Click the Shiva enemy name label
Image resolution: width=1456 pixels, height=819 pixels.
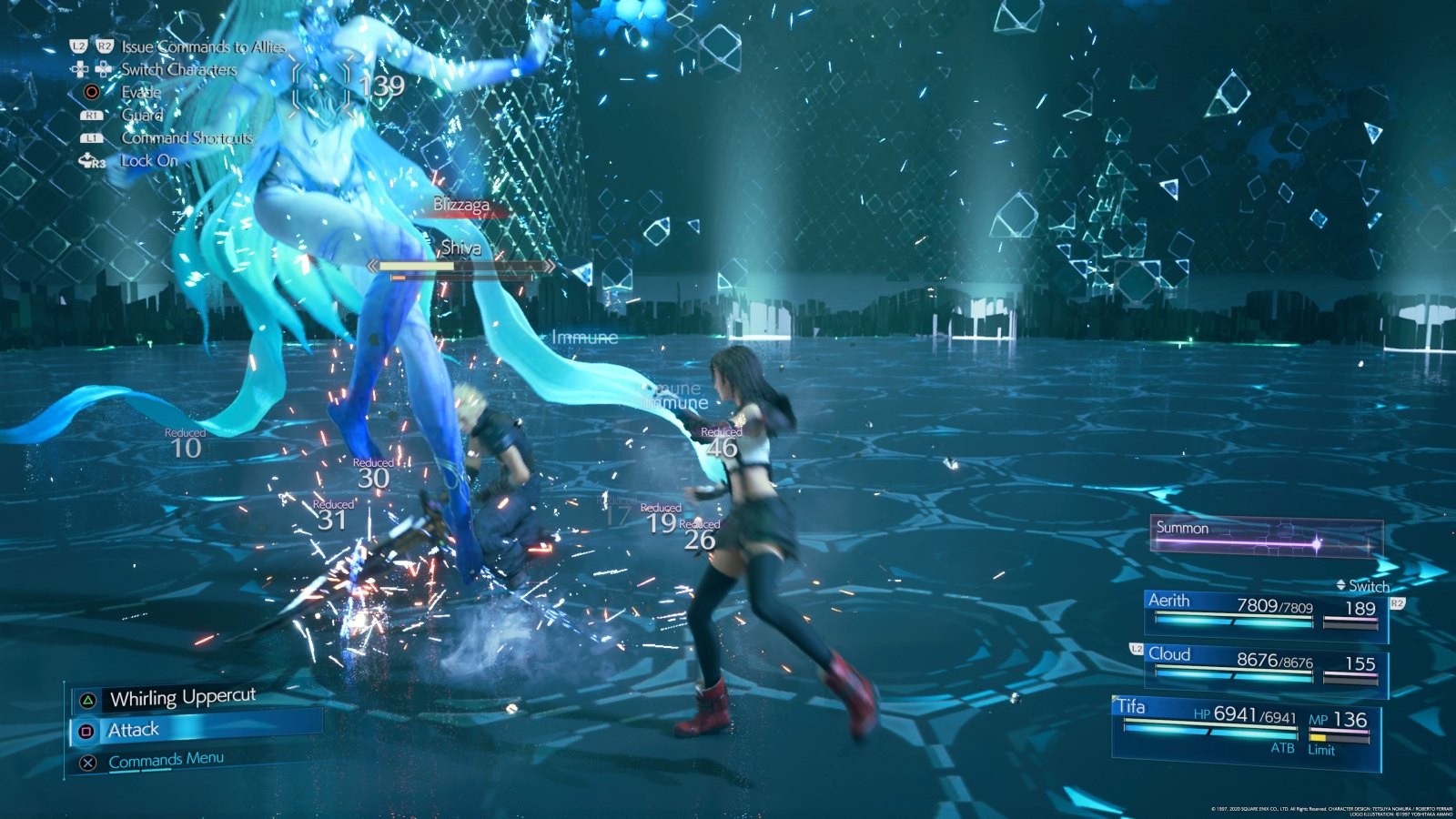click(x=460, y=249)
